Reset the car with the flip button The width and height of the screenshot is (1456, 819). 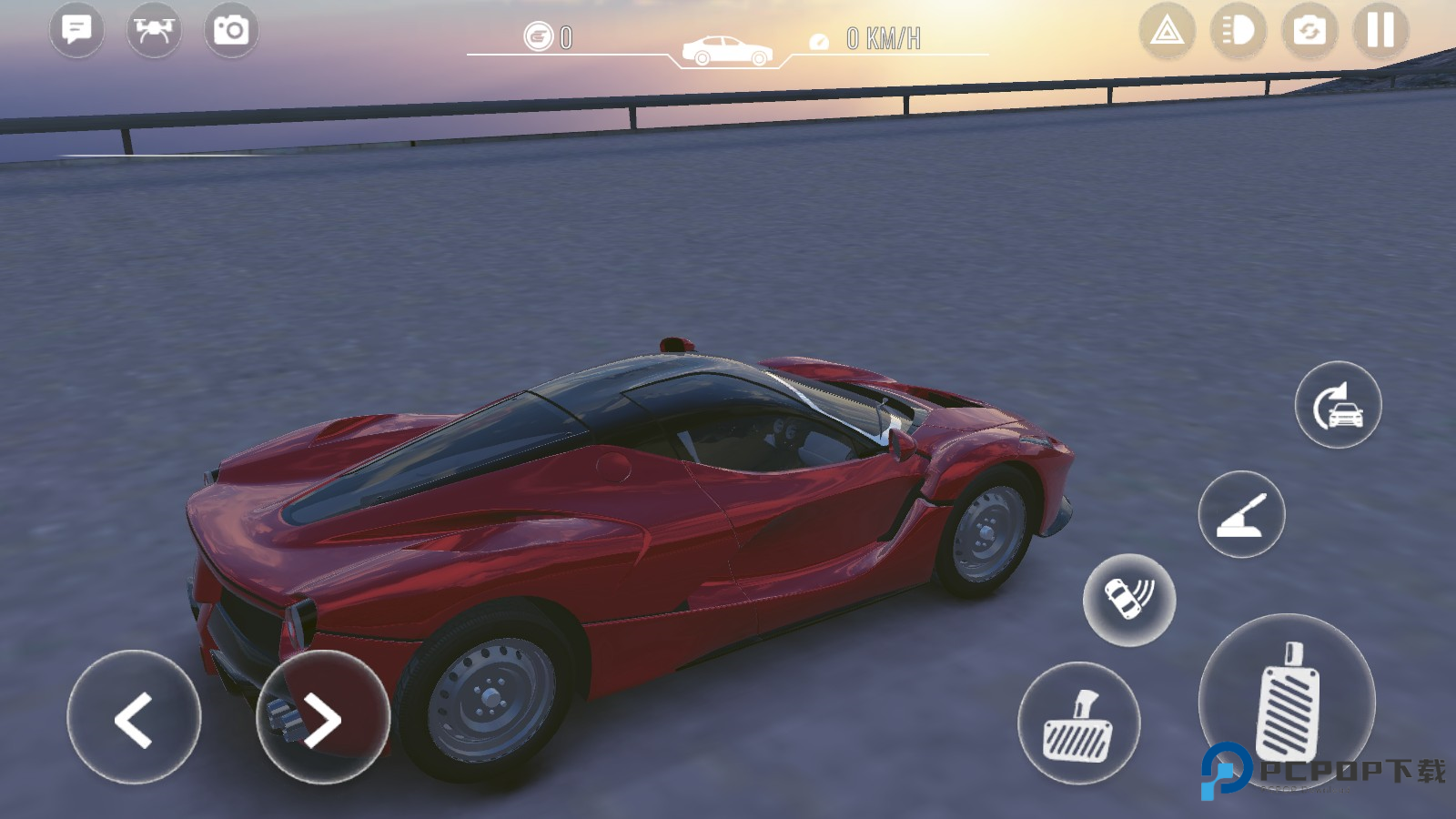tap(1338, 405)
